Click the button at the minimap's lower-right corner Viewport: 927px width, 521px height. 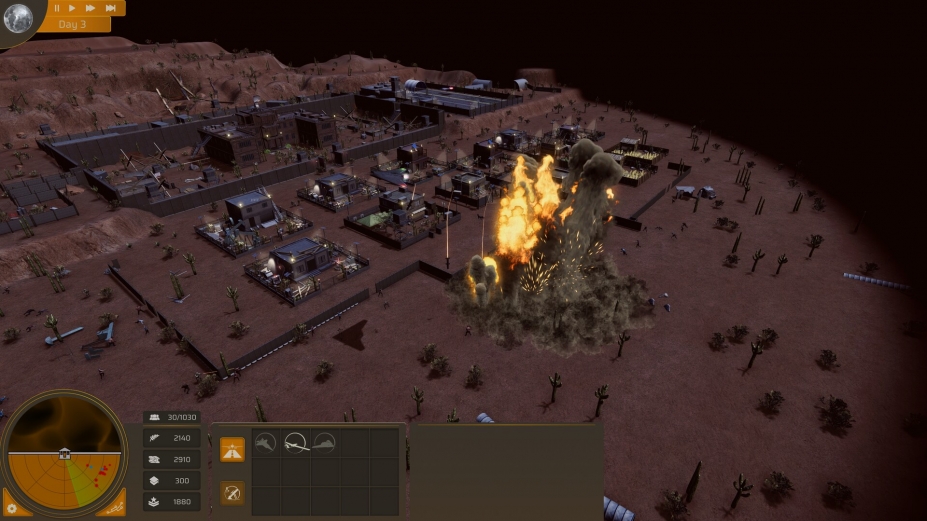tap(115, 508)
